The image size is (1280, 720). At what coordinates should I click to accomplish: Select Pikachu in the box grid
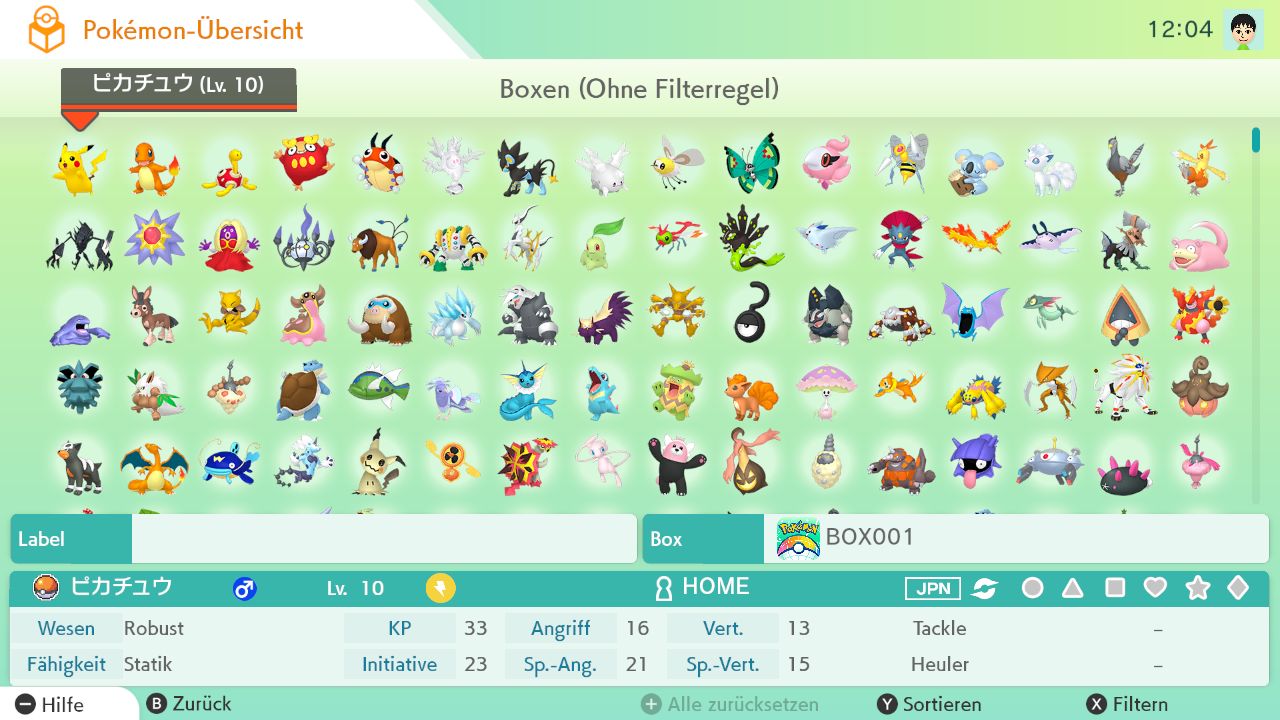[79, 166]
